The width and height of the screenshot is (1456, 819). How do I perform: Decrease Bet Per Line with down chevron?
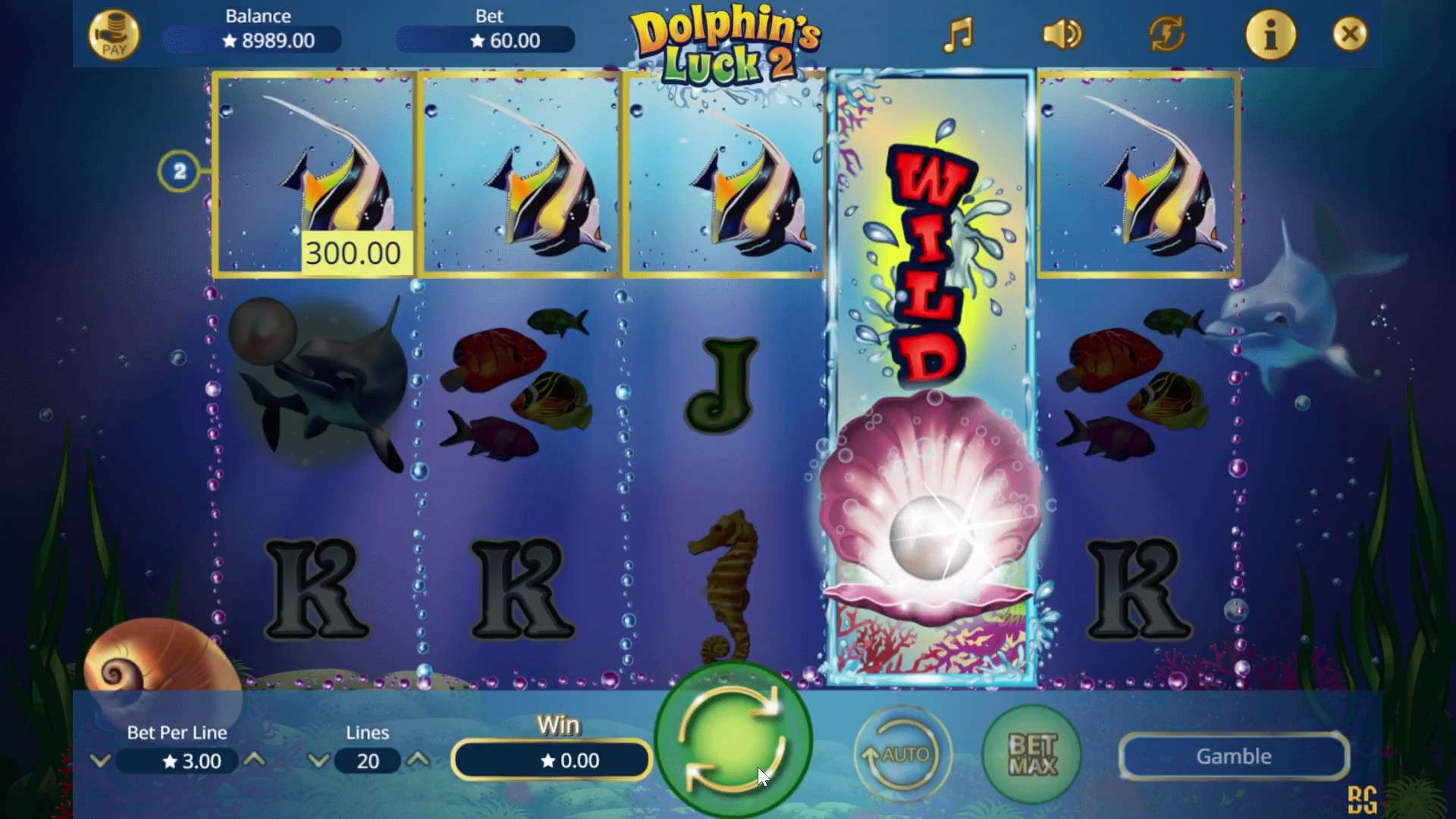101,761
